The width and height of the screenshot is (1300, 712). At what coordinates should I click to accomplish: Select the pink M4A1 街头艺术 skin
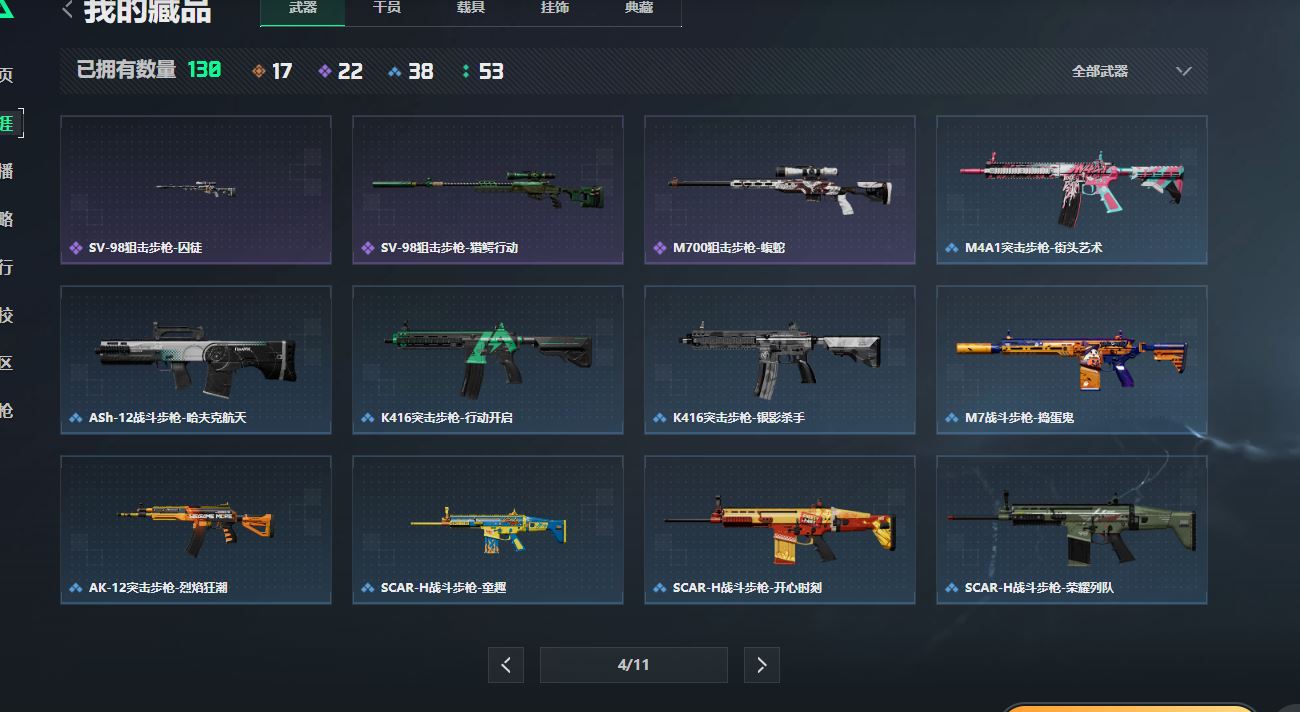coord(1072,190)
